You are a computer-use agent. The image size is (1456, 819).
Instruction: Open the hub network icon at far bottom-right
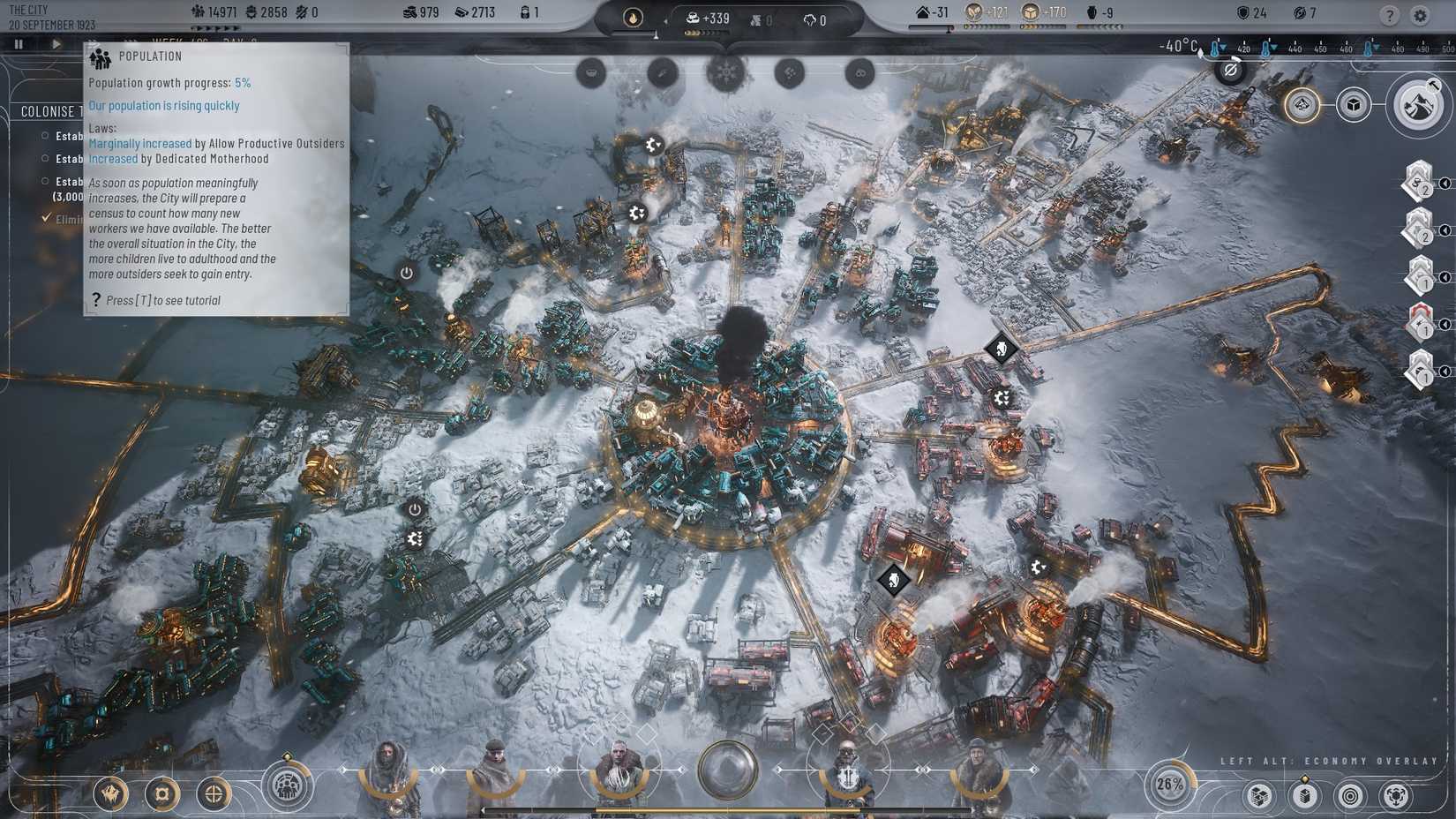click(1397, 795)
